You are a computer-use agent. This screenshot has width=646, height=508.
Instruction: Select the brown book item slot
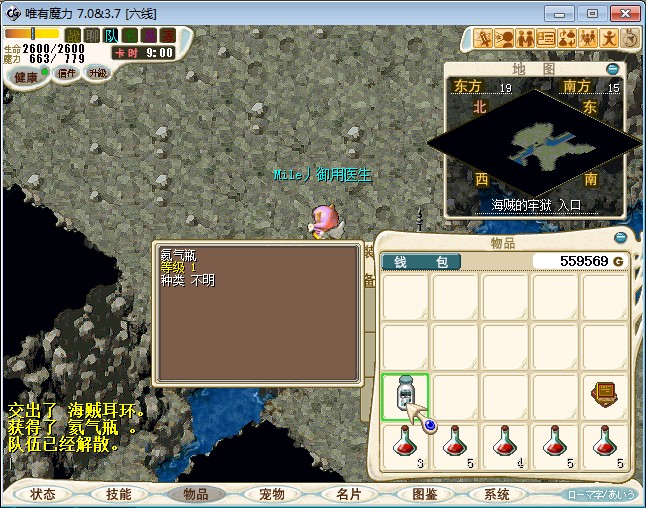604,397
